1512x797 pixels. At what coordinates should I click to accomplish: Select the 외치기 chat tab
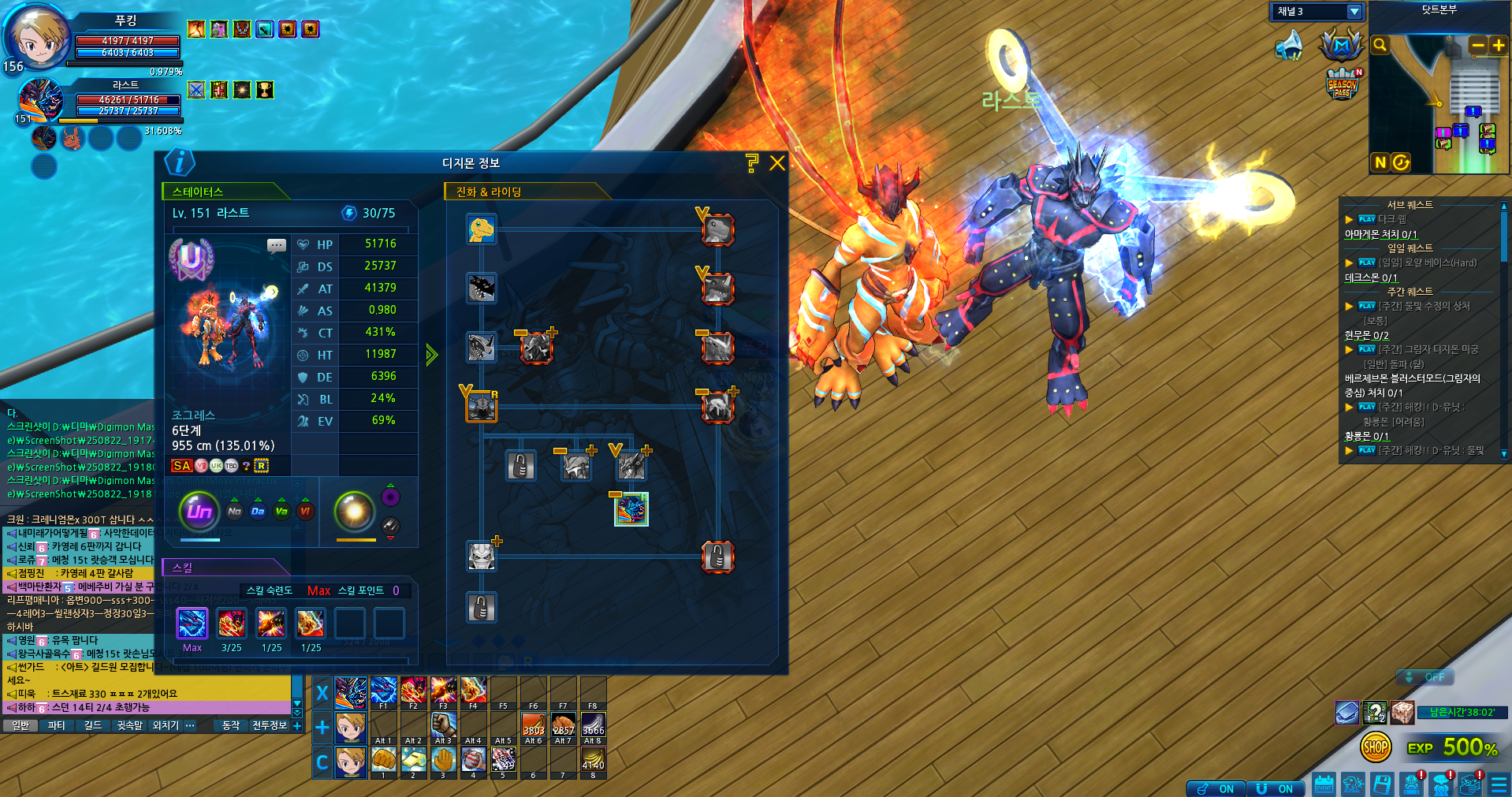tap(166, 725)
